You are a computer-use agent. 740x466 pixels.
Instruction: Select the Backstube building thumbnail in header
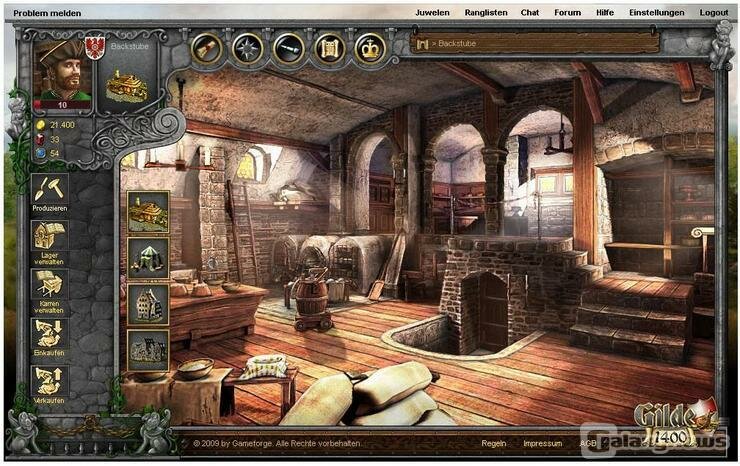[127, 84]
